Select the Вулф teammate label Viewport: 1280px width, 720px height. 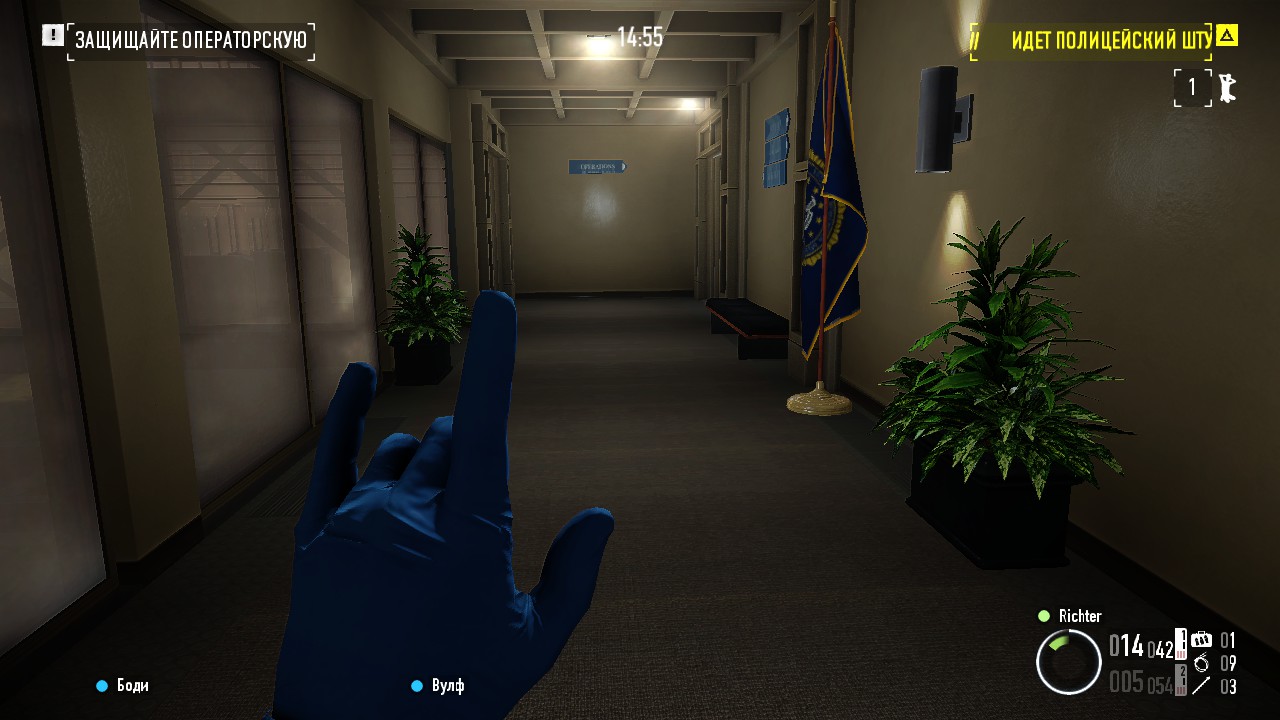pyautogui.click(x=448, y=686)
